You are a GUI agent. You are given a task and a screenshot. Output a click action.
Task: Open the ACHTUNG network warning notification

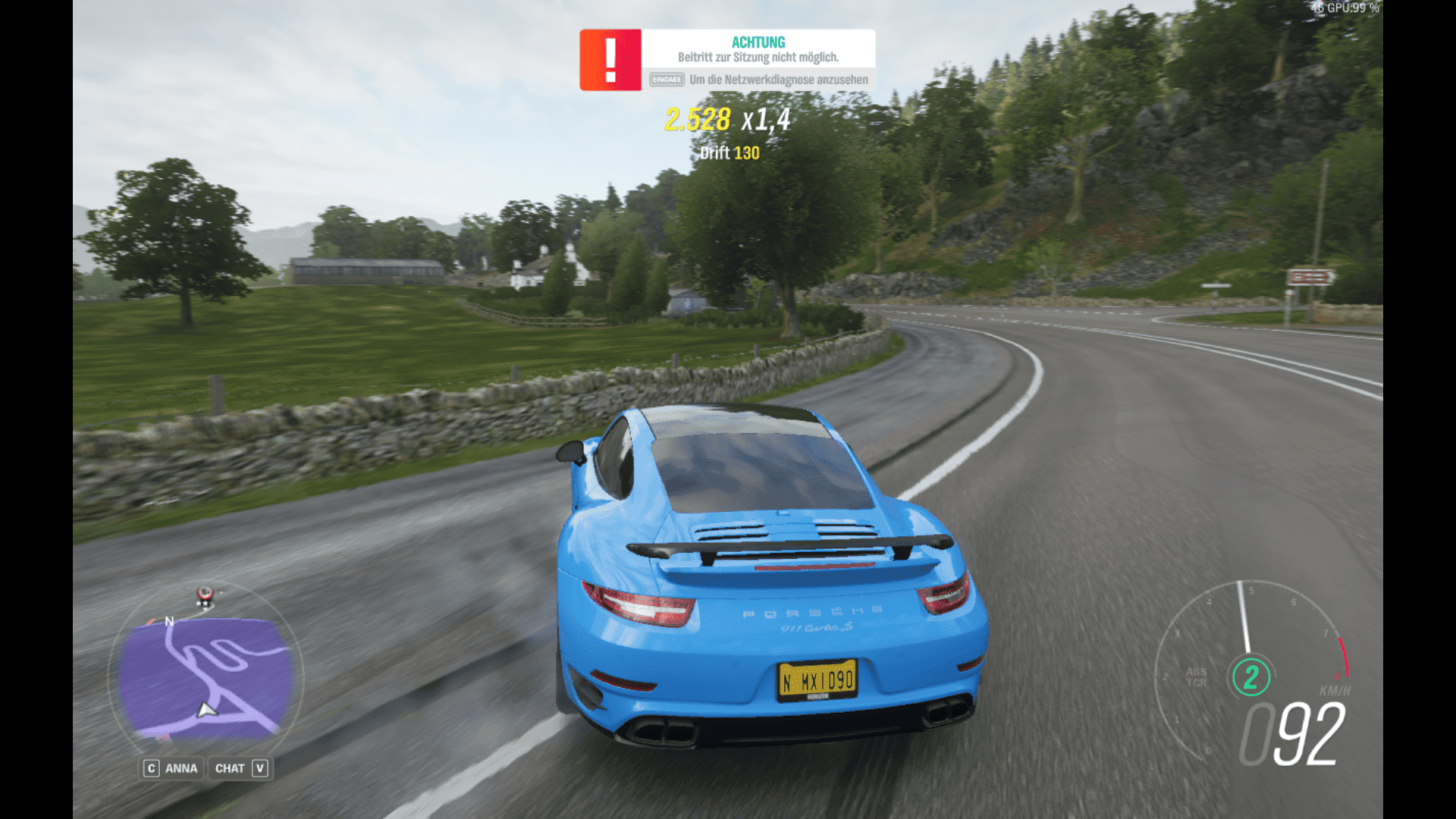pos(727,60)
